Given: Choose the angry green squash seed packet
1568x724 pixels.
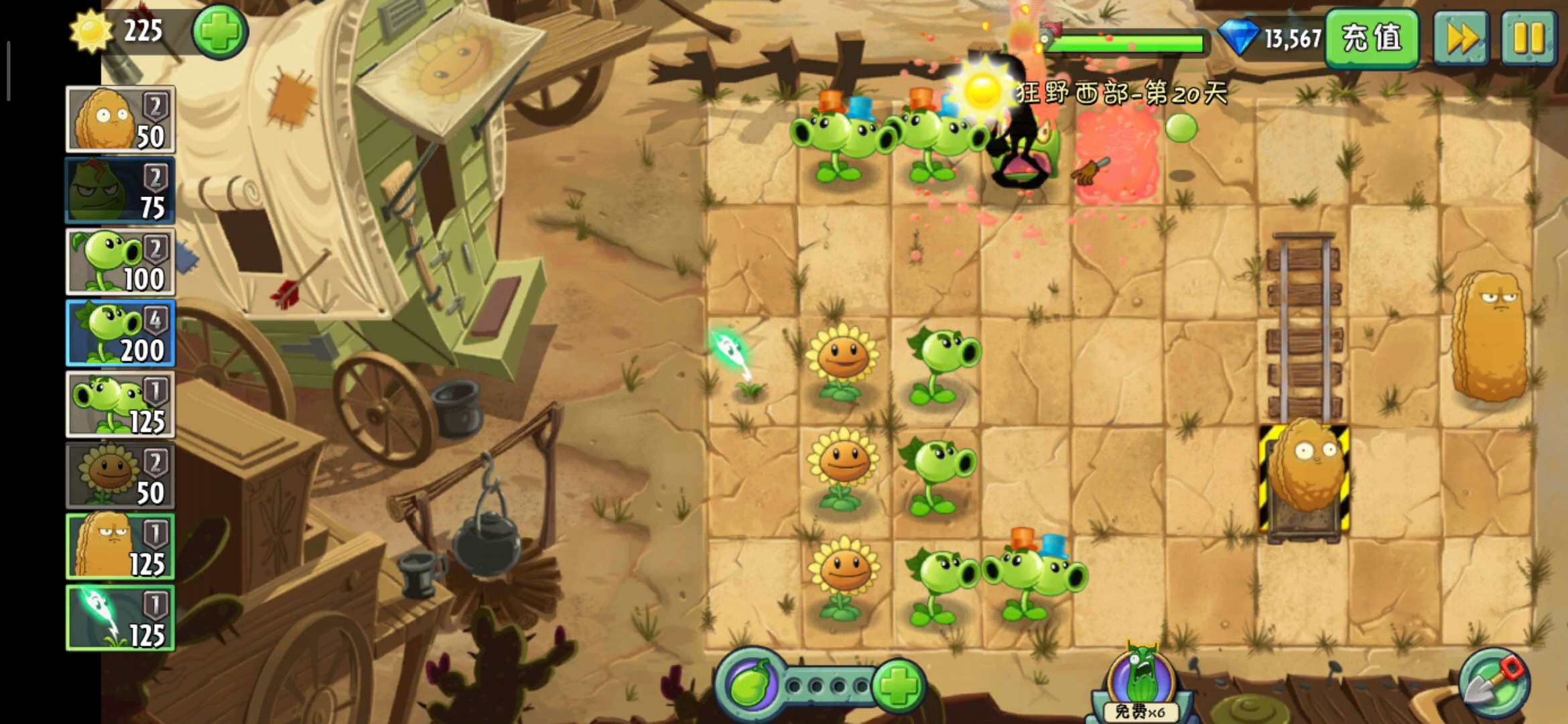Looking at the screenshot, I should [x=120, y=191].
